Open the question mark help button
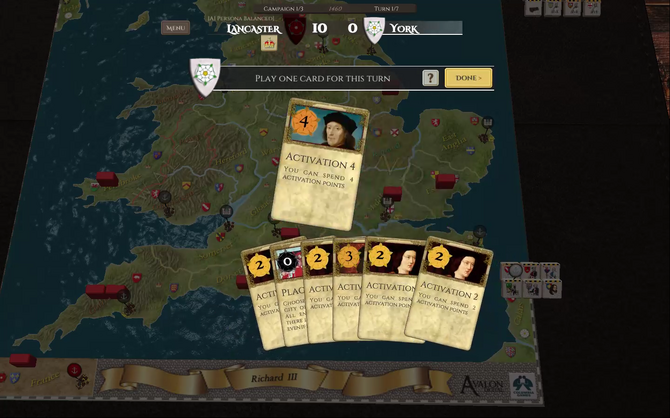 pyautogui.click(x=430, y=77)
